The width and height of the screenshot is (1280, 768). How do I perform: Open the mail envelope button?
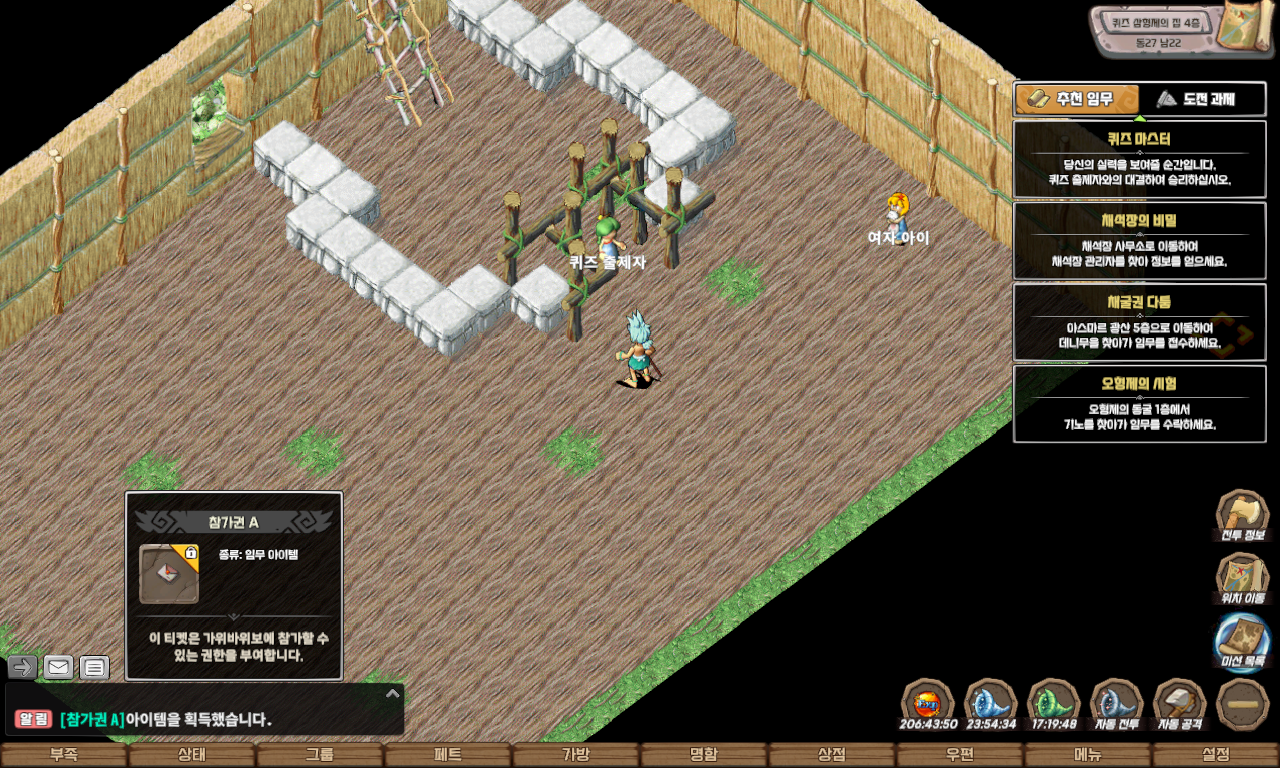click(59, 667)
